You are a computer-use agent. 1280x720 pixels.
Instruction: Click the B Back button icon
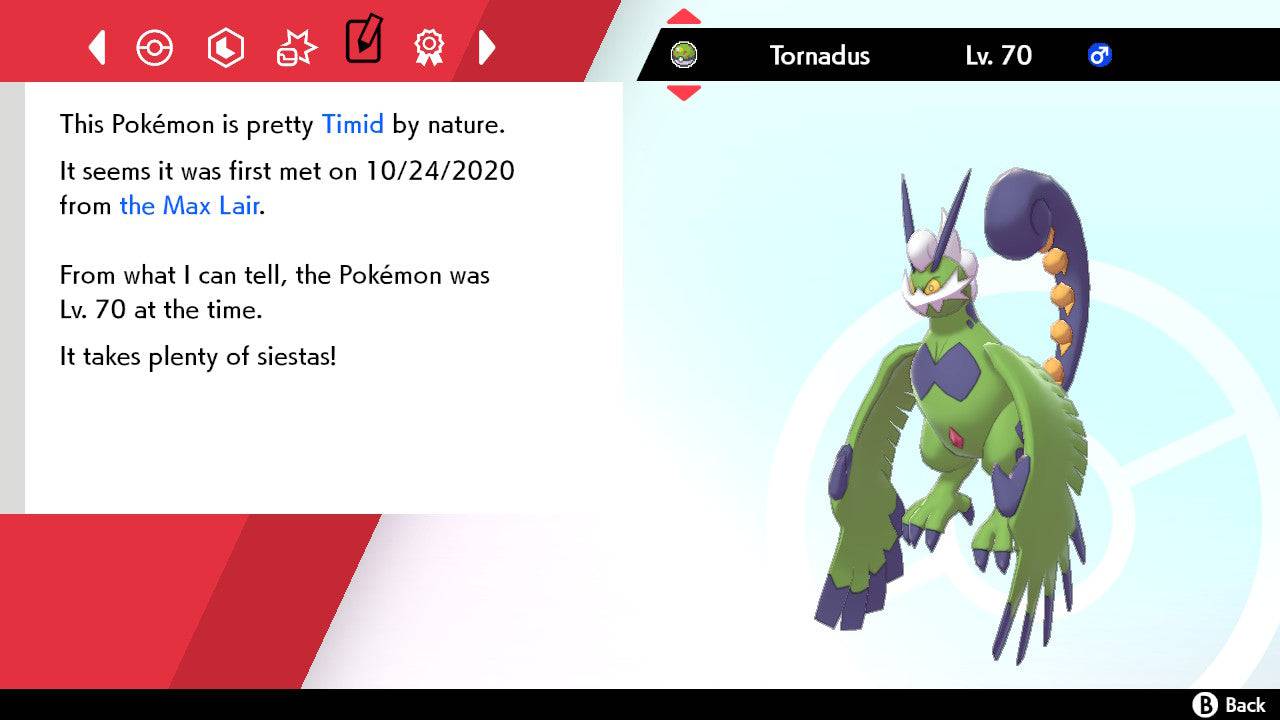(x=1207, y=703)
